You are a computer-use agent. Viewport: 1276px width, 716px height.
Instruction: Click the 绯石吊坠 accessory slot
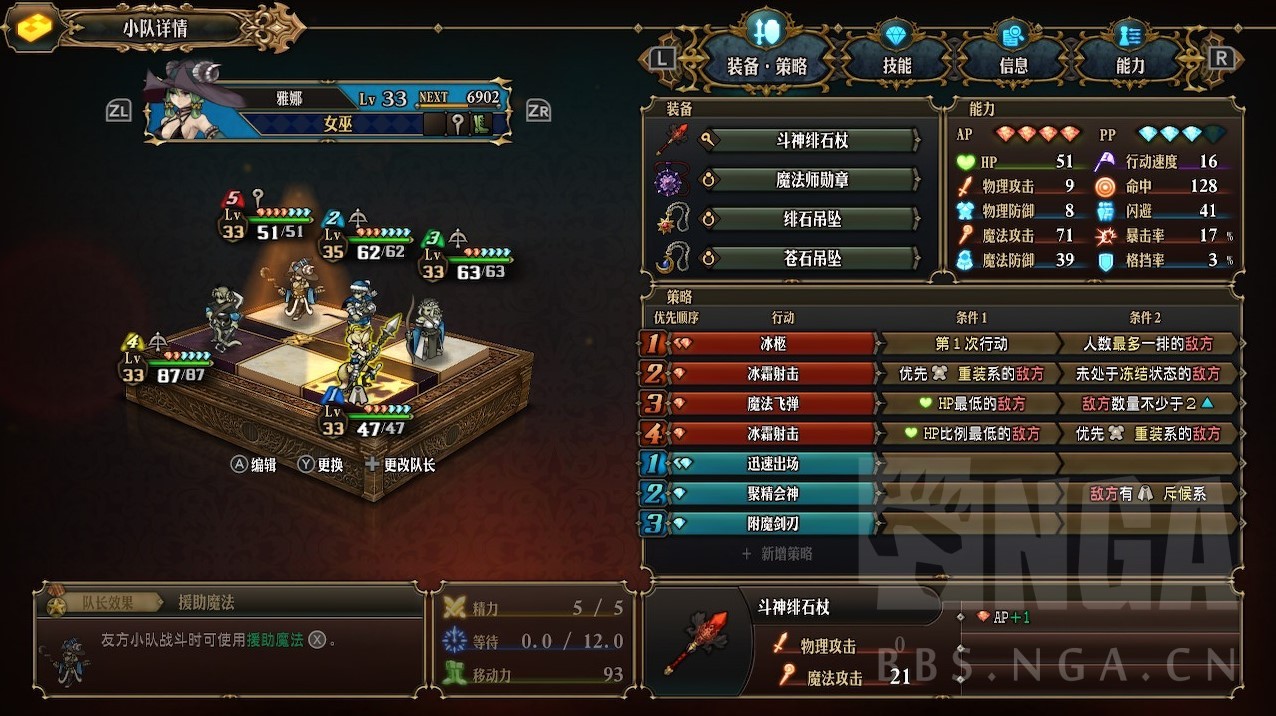pyautogui.click(x=817, y=219)
